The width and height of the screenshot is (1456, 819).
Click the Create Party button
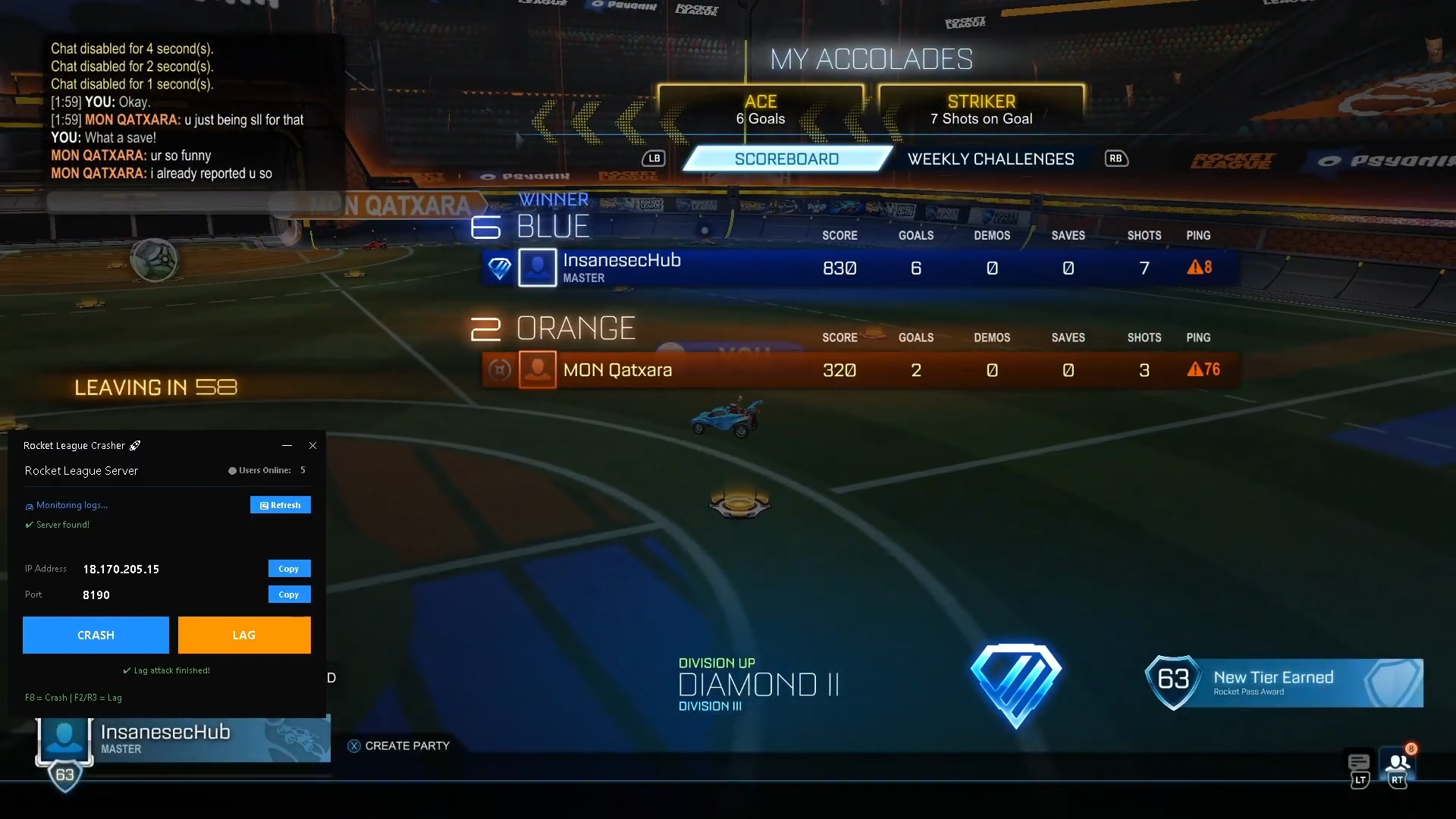[x=399, y=746]
